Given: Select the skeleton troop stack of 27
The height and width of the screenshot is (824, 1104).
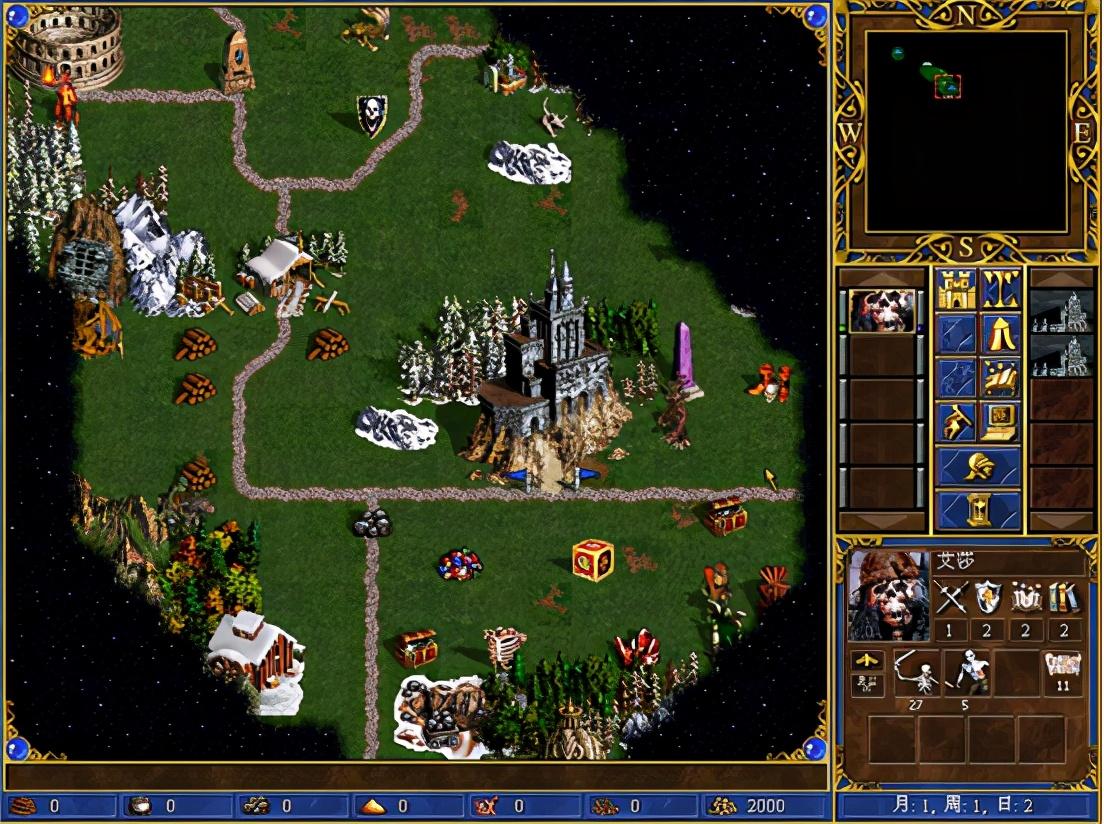Looking at the screenshot, I should (x=917, y=671).
